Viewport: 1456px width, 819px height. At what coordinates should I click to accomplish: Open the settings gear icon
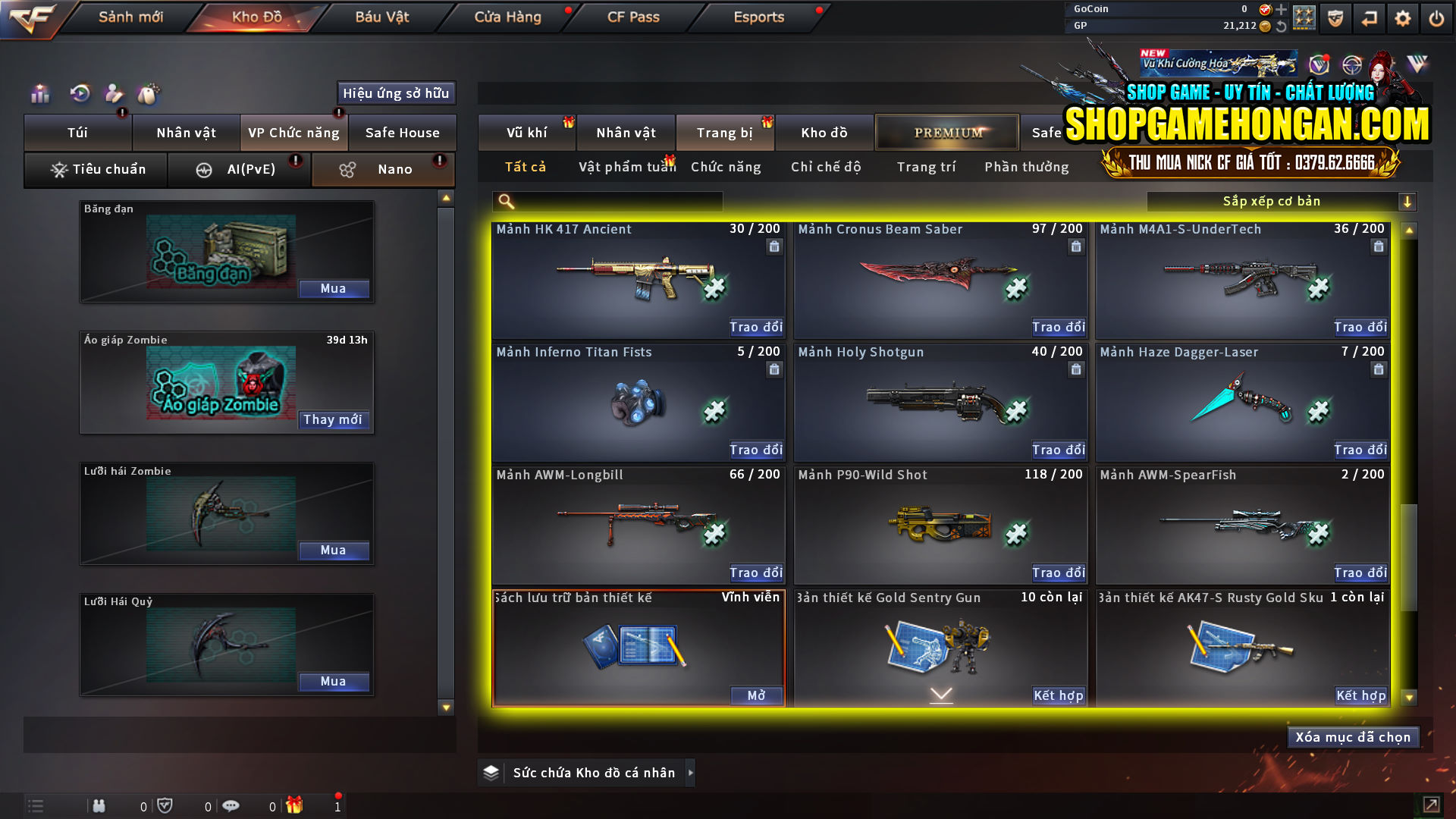(1404, 17)
